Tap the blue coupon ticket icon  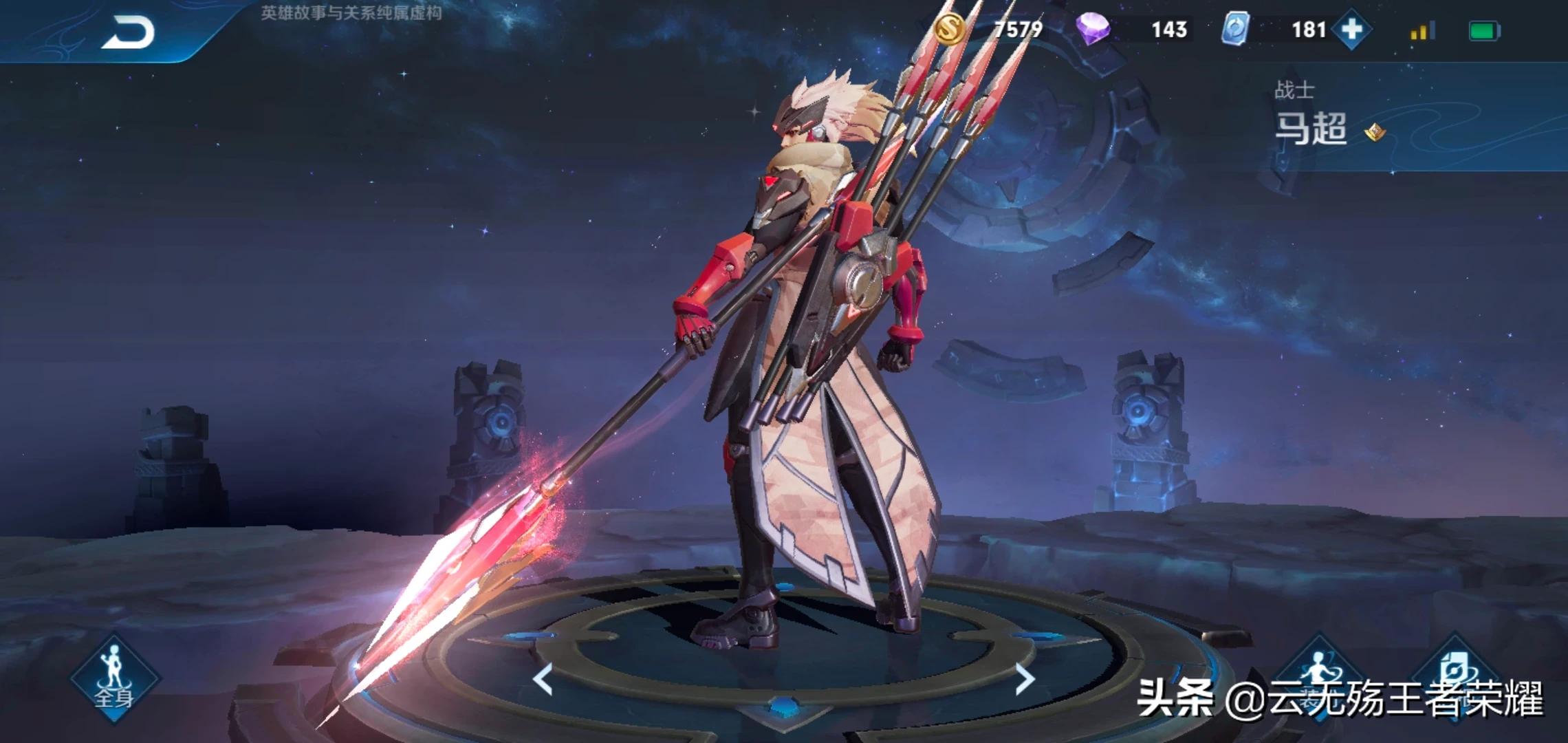(1234, 30)
